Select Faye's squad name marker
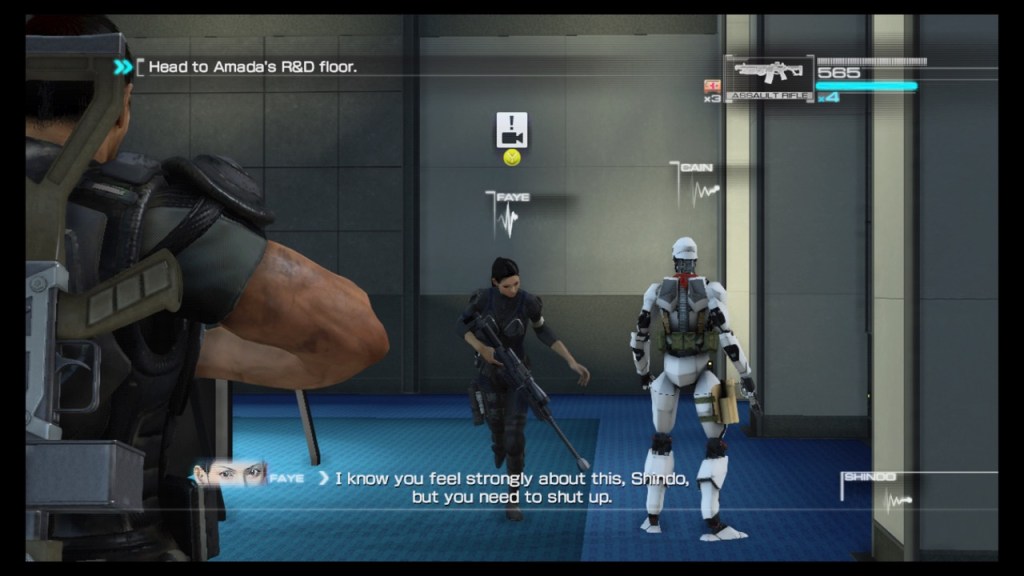Screen dimensions: 1024x576 [x=512, y=198]
